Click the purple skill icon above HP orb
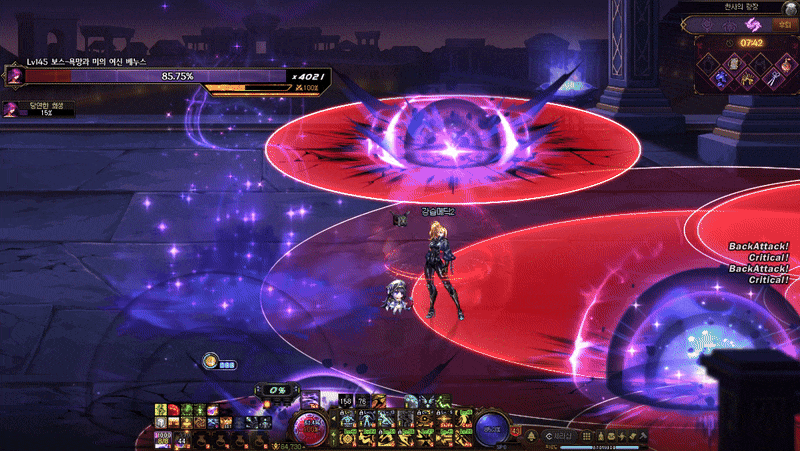The height and width of the screenshot is (451, 800). tap(310, 398)
